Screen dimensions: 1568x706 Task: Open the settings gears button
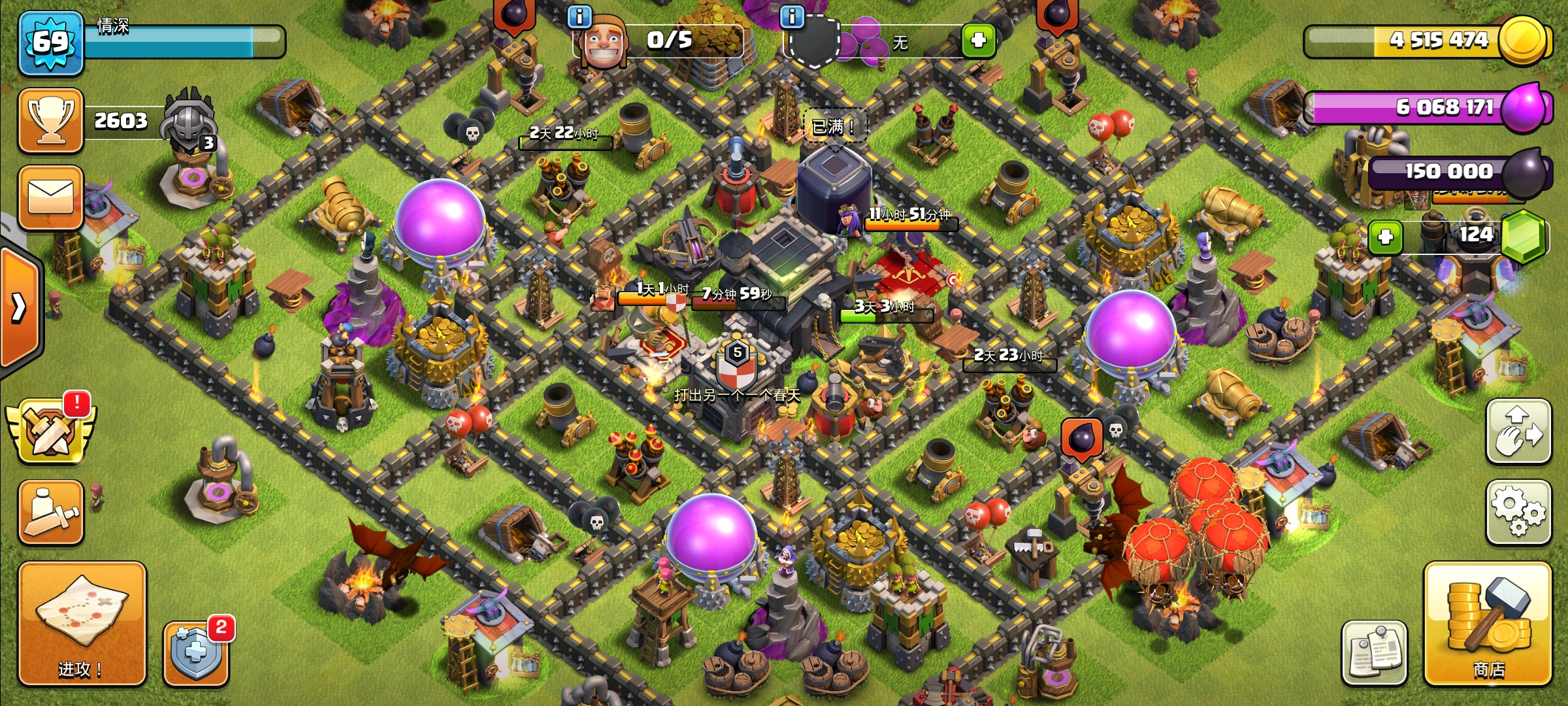[1518, 512]
